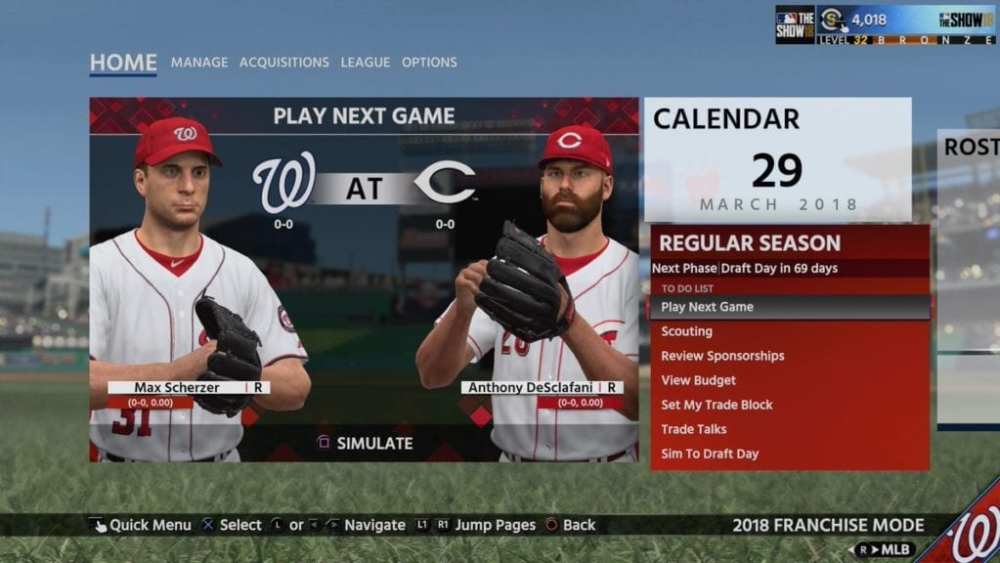Select the LEAGUE tab
1000x563 pixels.
coord(365,62)
